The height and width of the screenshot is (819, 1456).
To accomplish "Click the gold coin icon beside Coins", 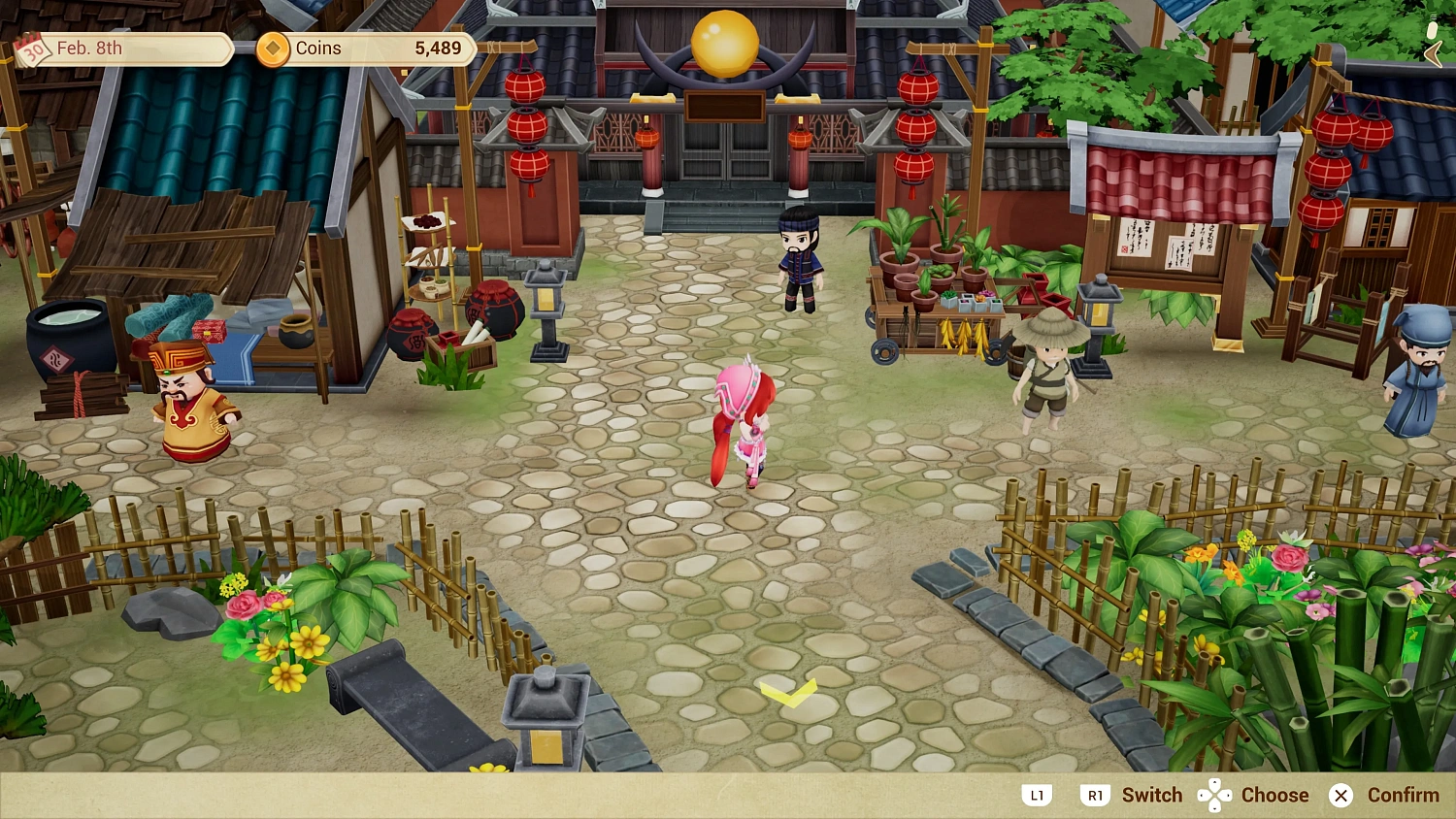I will pyautogui.click(x=273, y=49).
